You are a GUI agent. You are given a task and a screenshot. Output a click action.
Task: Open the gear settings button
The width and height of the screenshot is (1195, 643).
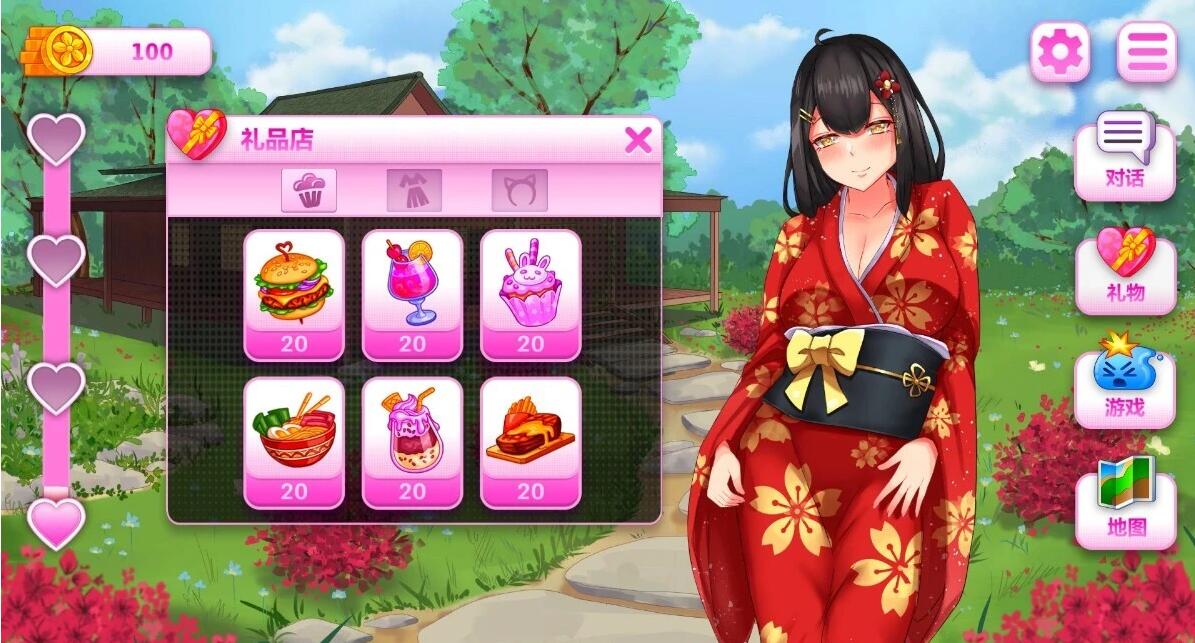pyautogui.click(x=1060, y=51)
